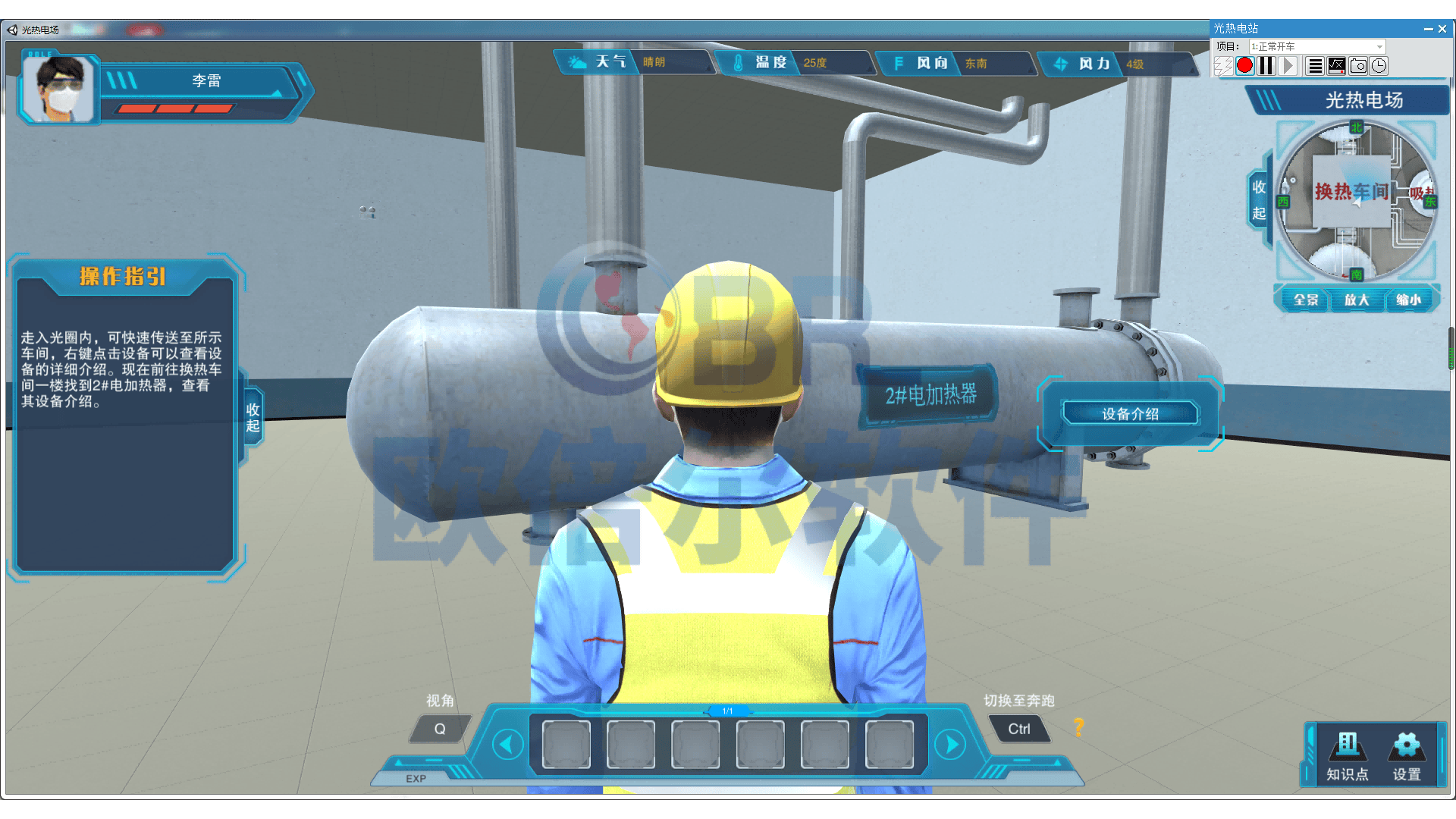Pause the simulation with the pause button

(1266, 66)
